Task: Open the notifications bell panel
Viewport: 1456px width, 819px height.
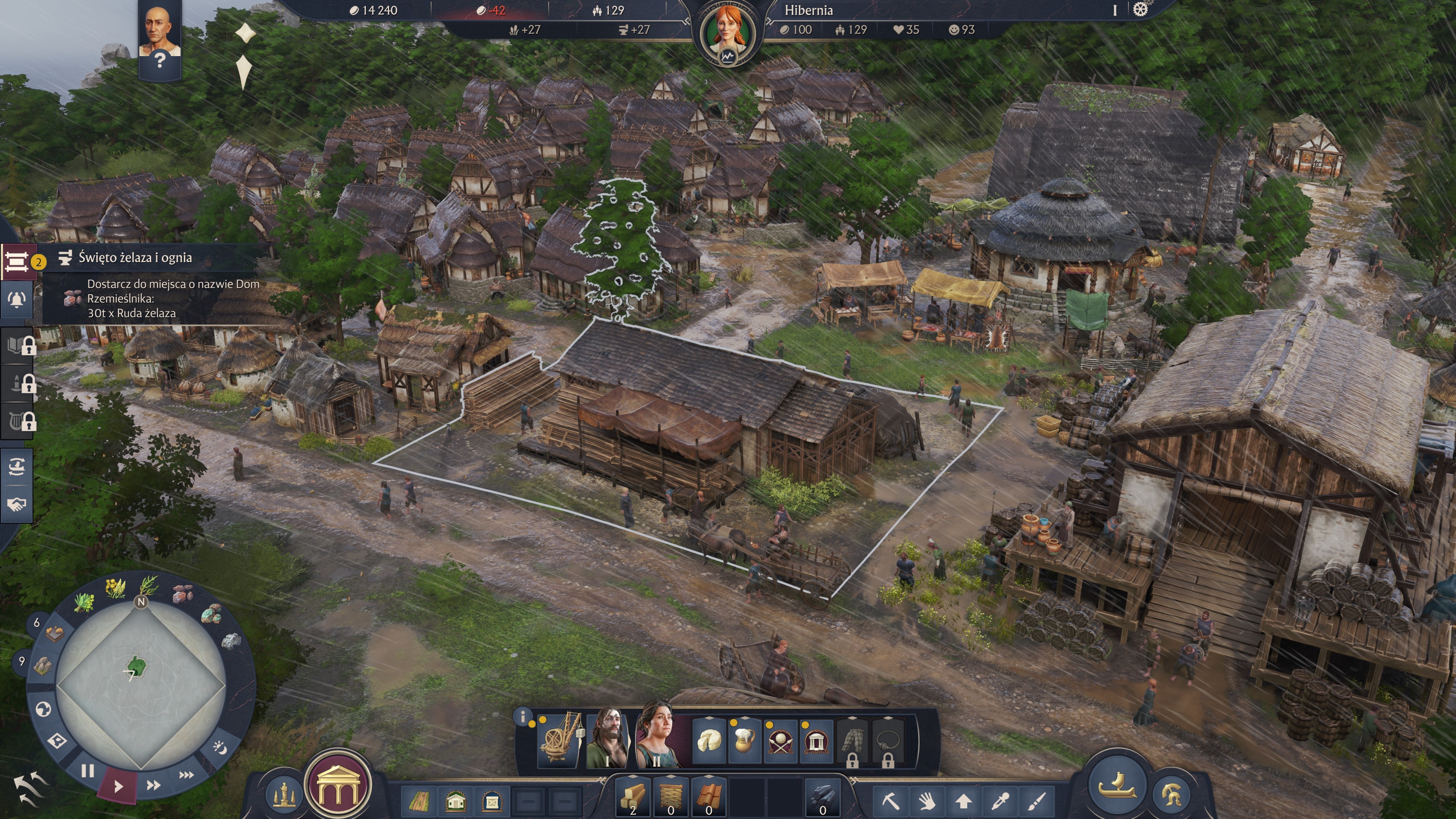Action: (x=17, y=300)
